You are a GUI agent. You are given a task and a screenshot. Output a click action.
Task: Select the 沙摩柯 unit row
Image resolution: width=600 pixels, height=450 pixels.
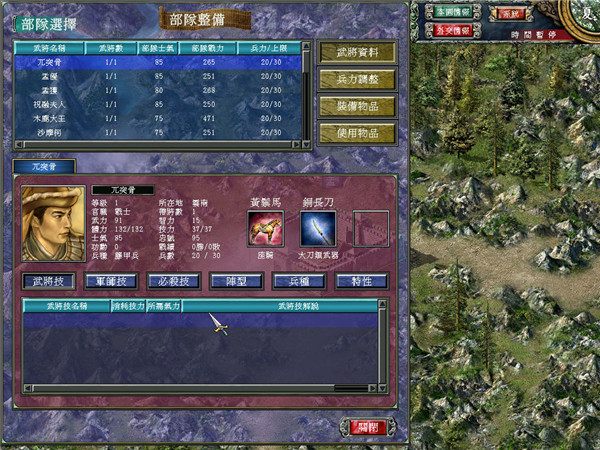(48, 131)
